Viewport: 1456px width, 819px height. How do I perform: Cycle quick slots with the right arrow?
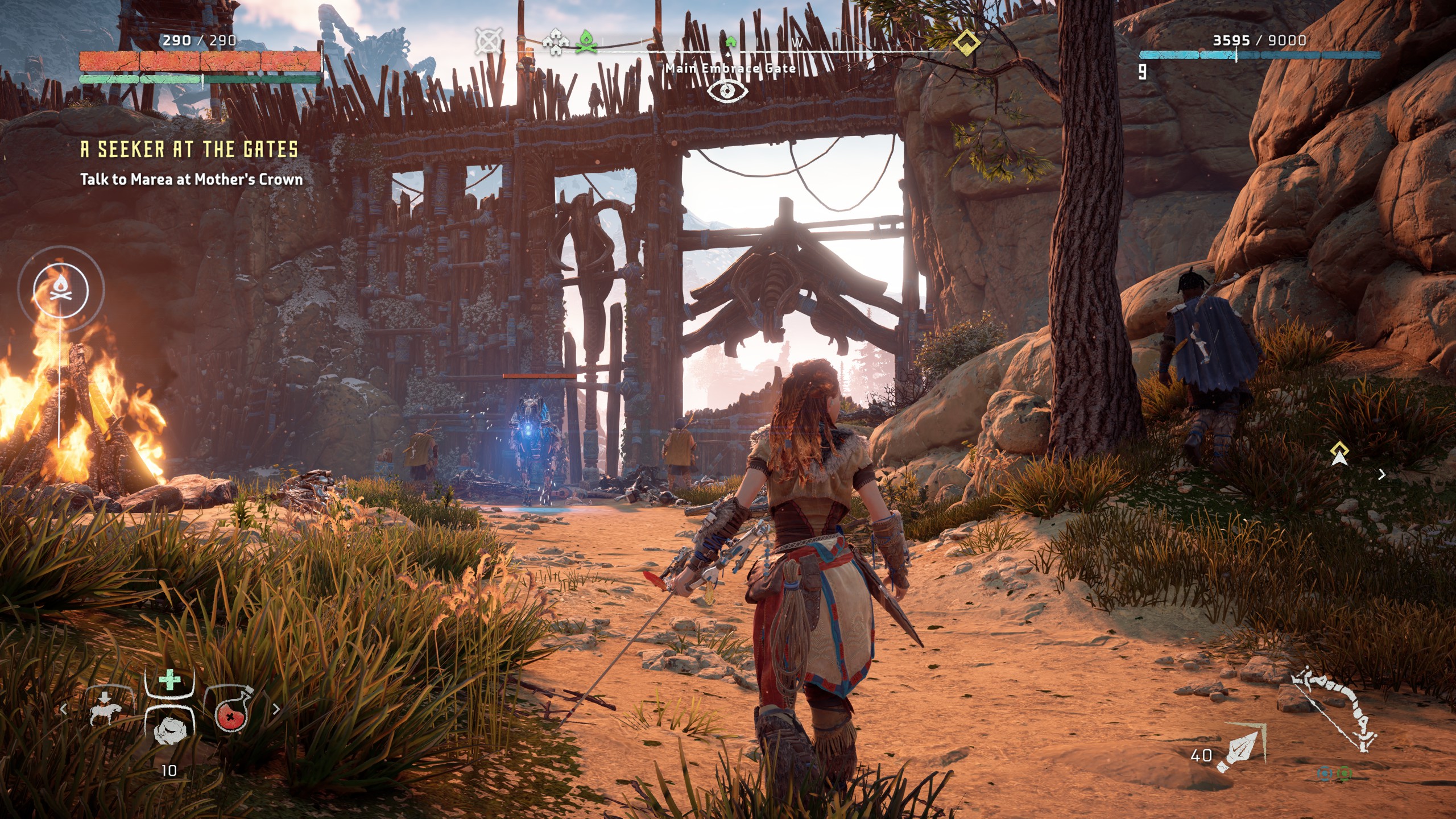click(x=276, y=709)
